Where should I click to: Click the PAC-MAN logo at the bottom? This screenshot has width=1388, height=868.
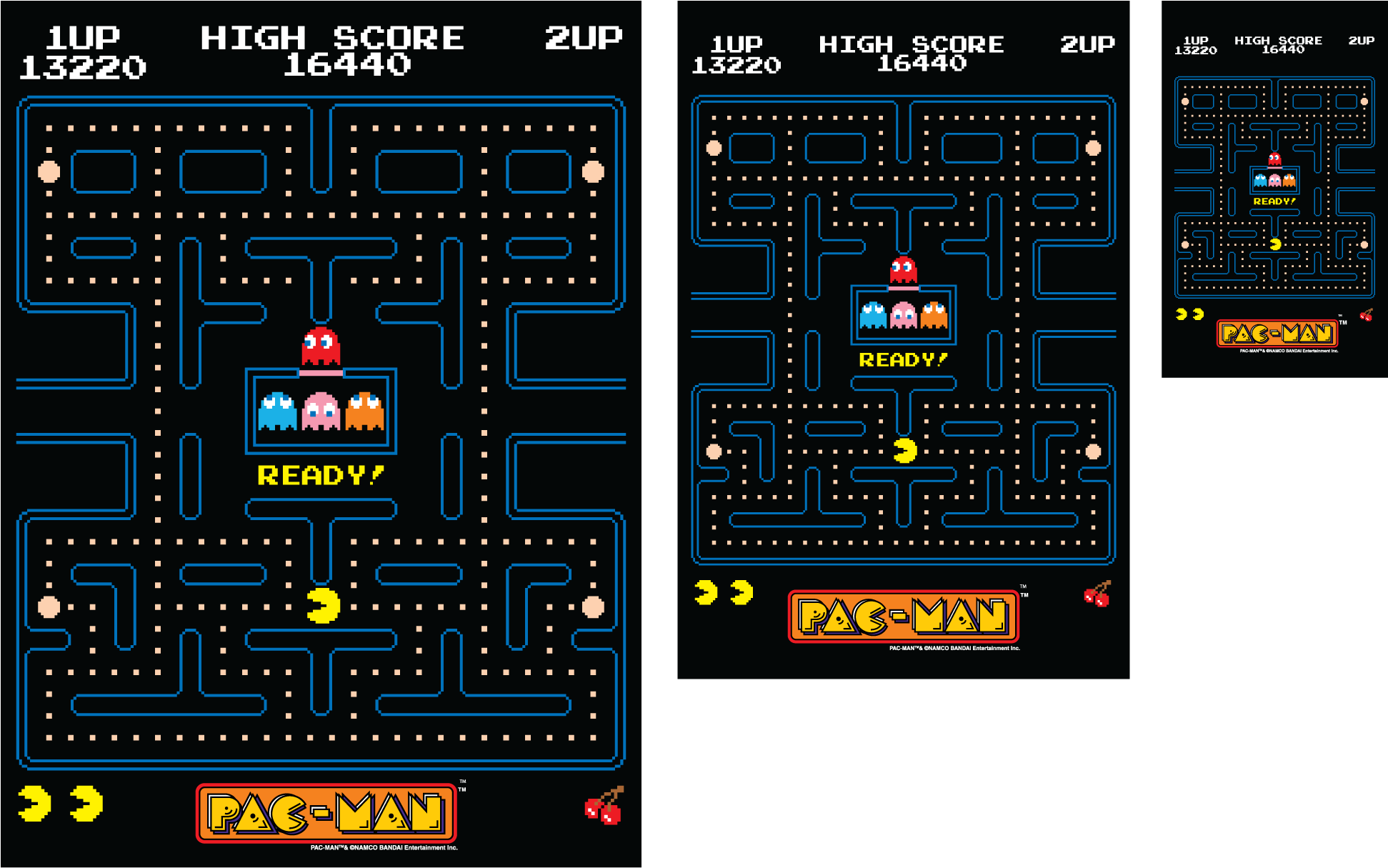[x=325, y=811]
